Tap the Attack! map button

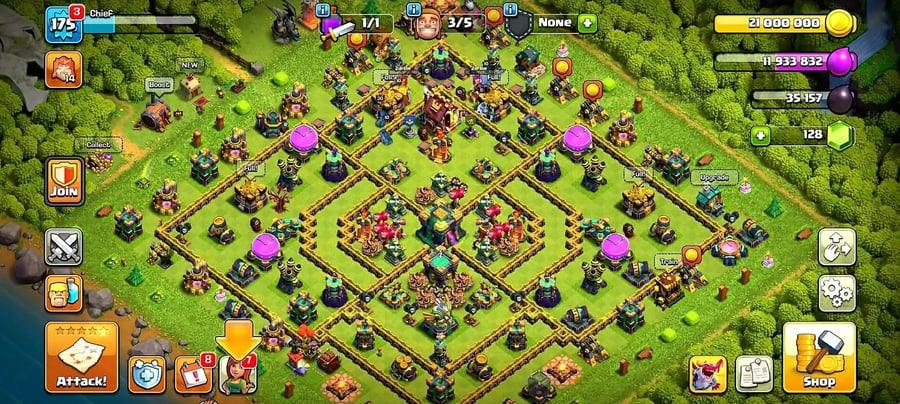point(81,357)
